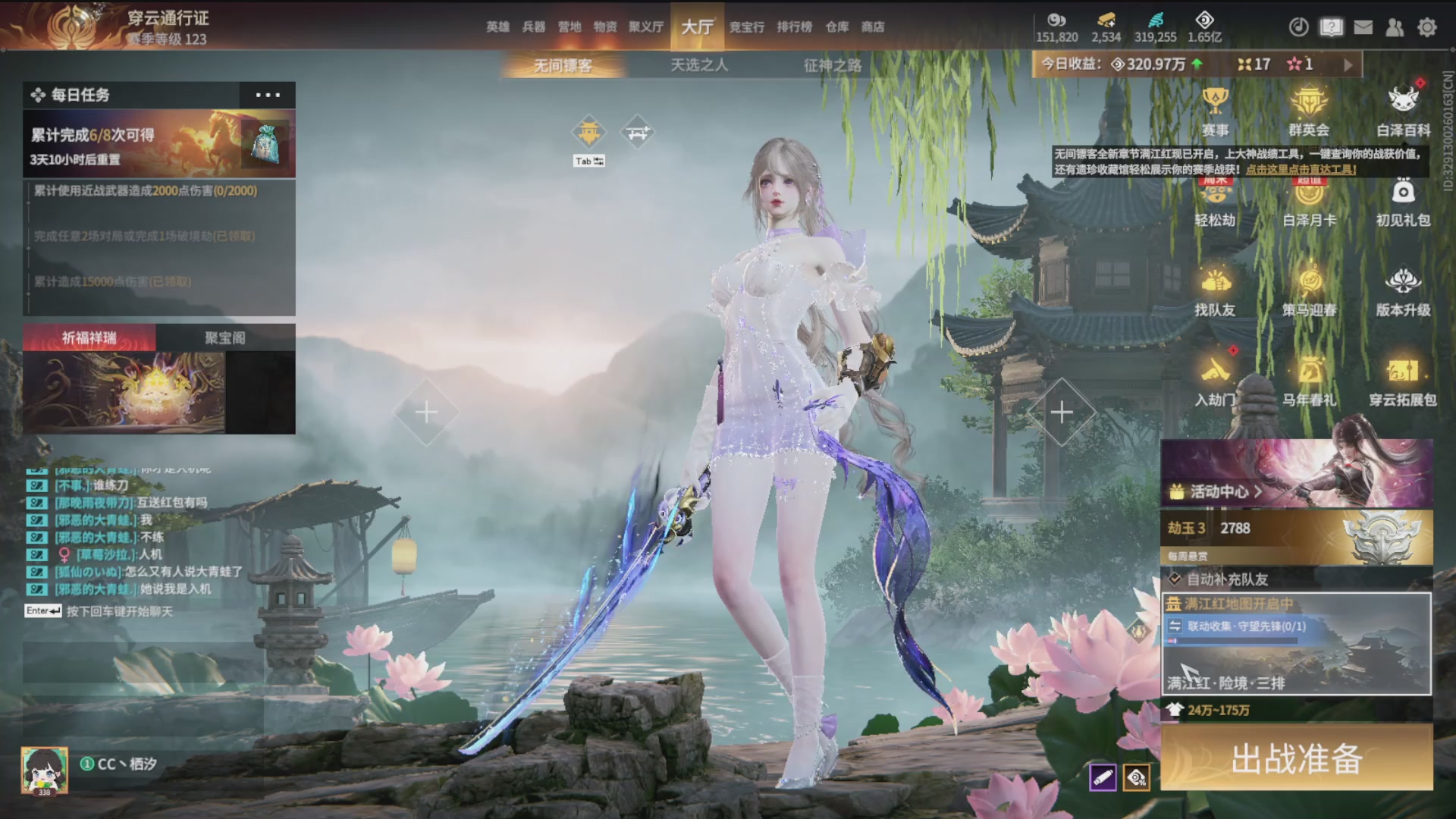Go to the 商店 shop
The height and width of the screenshot is (819, 1456).
coord(873,27)
